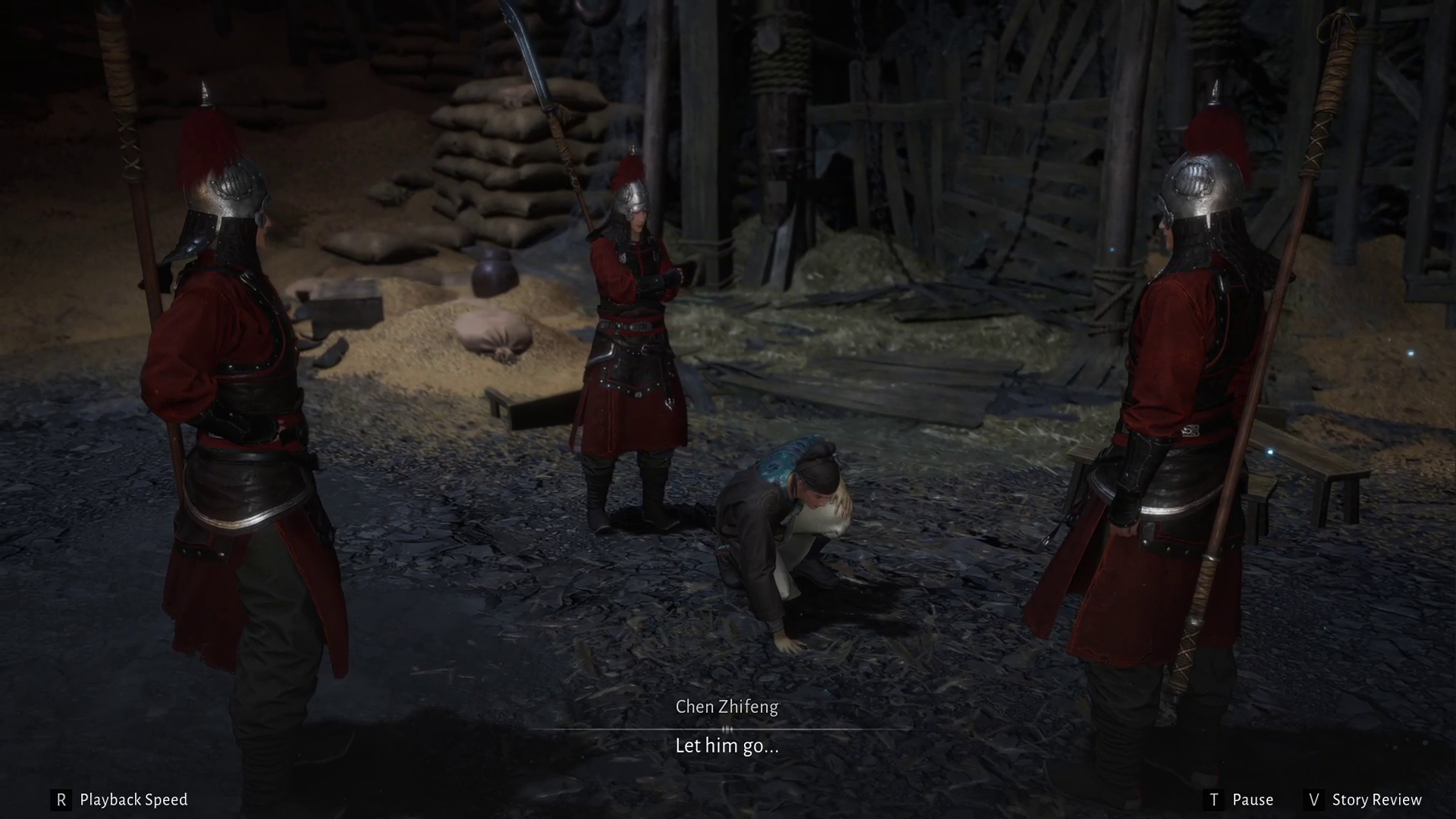Pause the cutscene

coord(1239,800)
